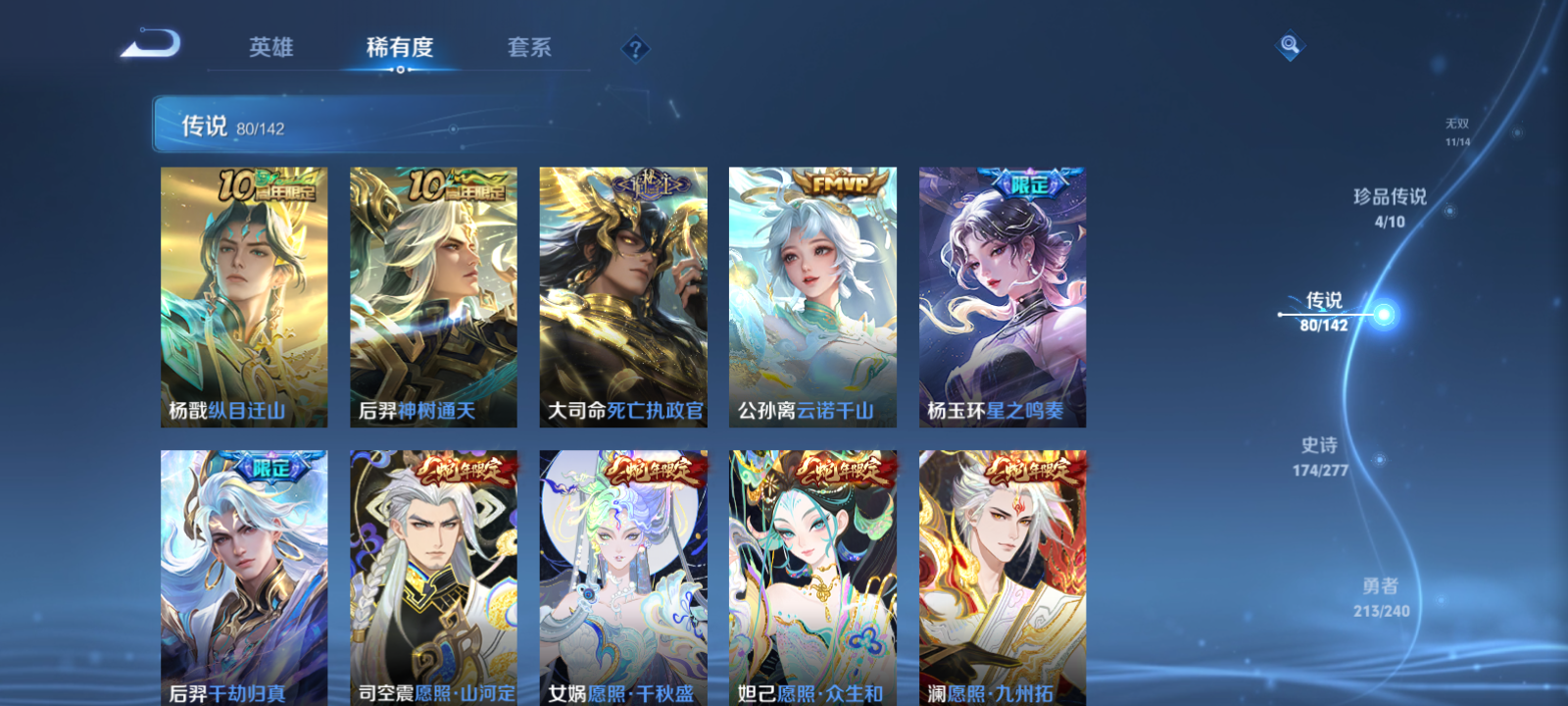
Task: Click the FMVP badge on 公孙离云诺千山 skin
Action: click(x=840, y=183)
